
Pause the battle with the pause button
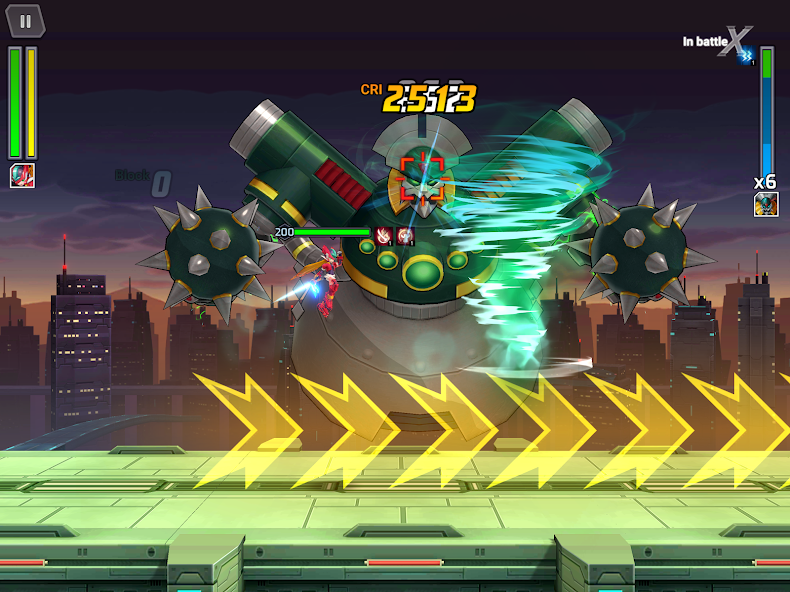click(x=26, y=20)
